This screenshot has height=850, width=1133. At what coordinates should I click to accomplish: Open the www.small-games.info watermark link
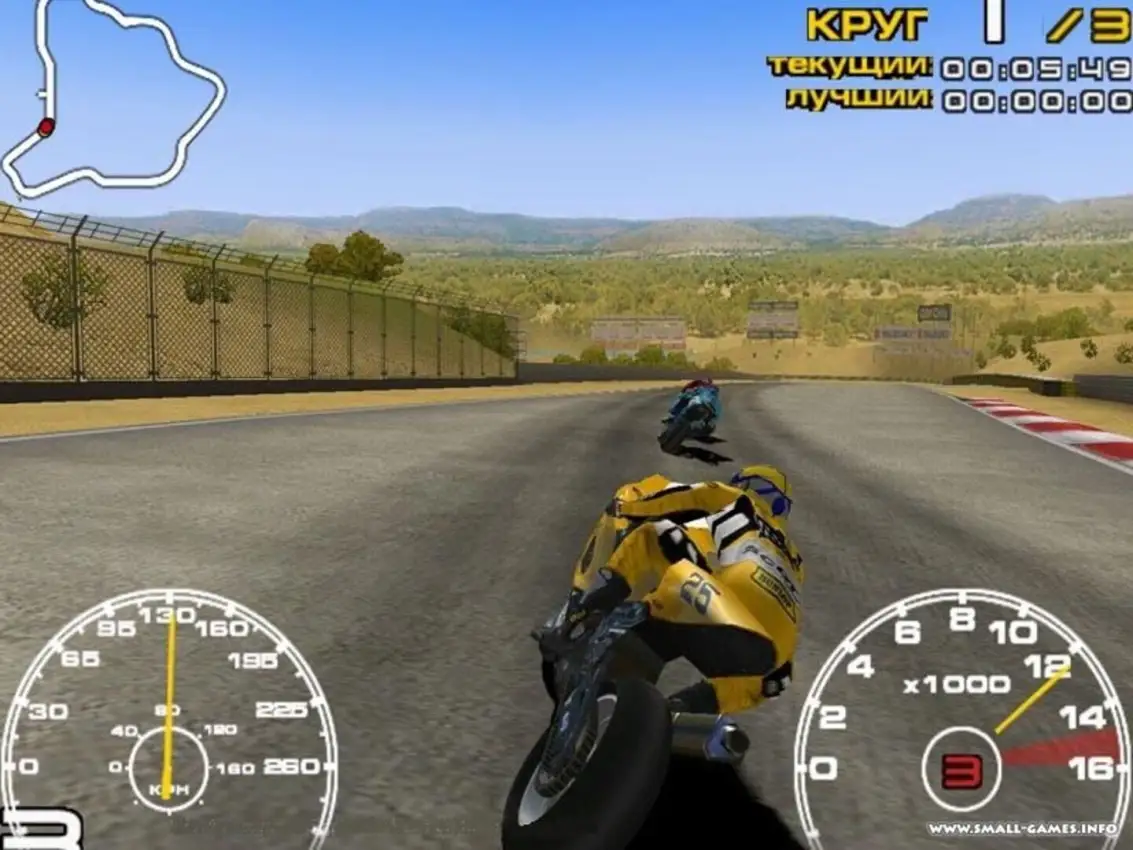click(x=1027, y=828)
